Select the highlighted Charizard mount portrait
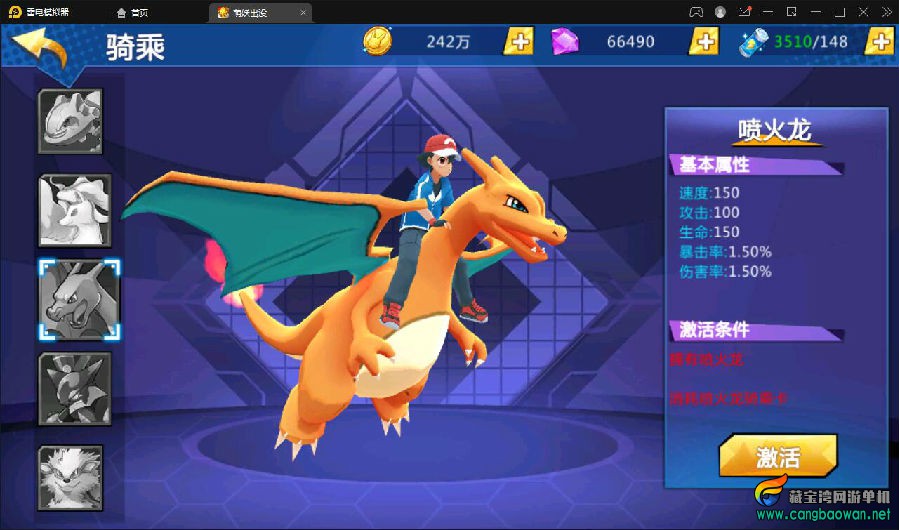The image size is (899, 530). coord(79,299)
